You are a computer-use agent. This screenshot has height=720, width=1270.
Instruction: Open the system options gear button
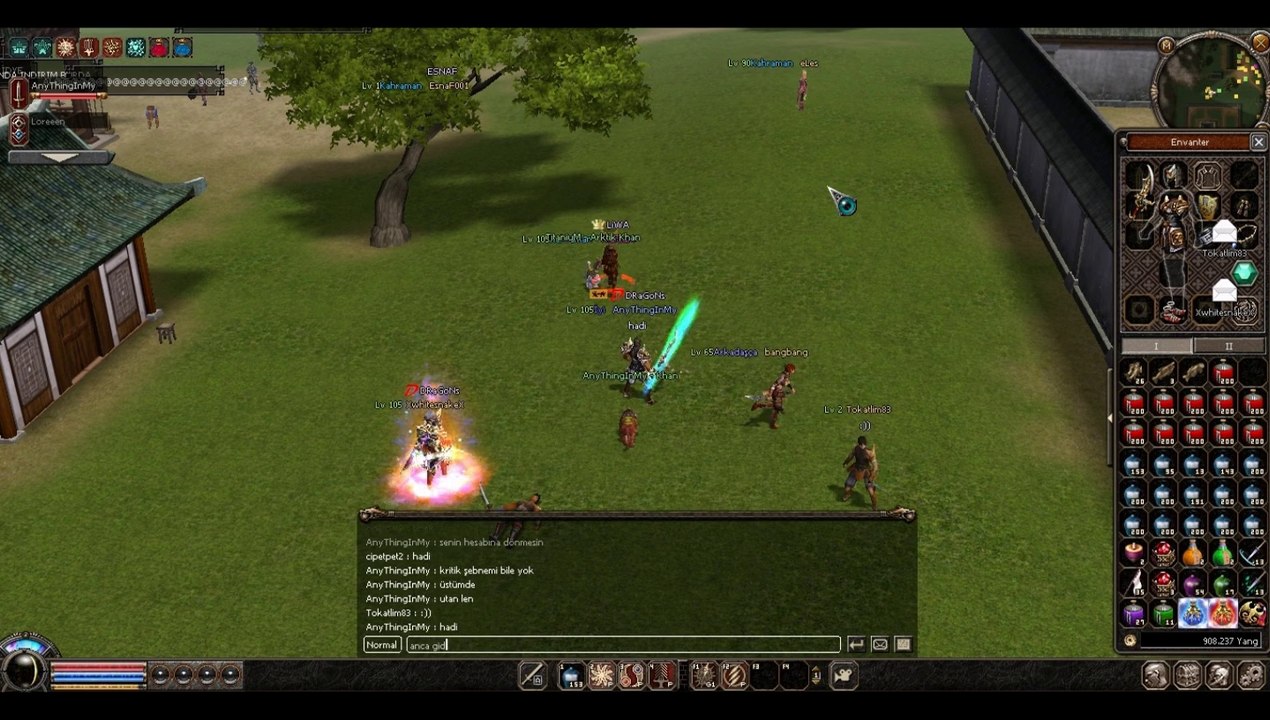[1251, 676]
